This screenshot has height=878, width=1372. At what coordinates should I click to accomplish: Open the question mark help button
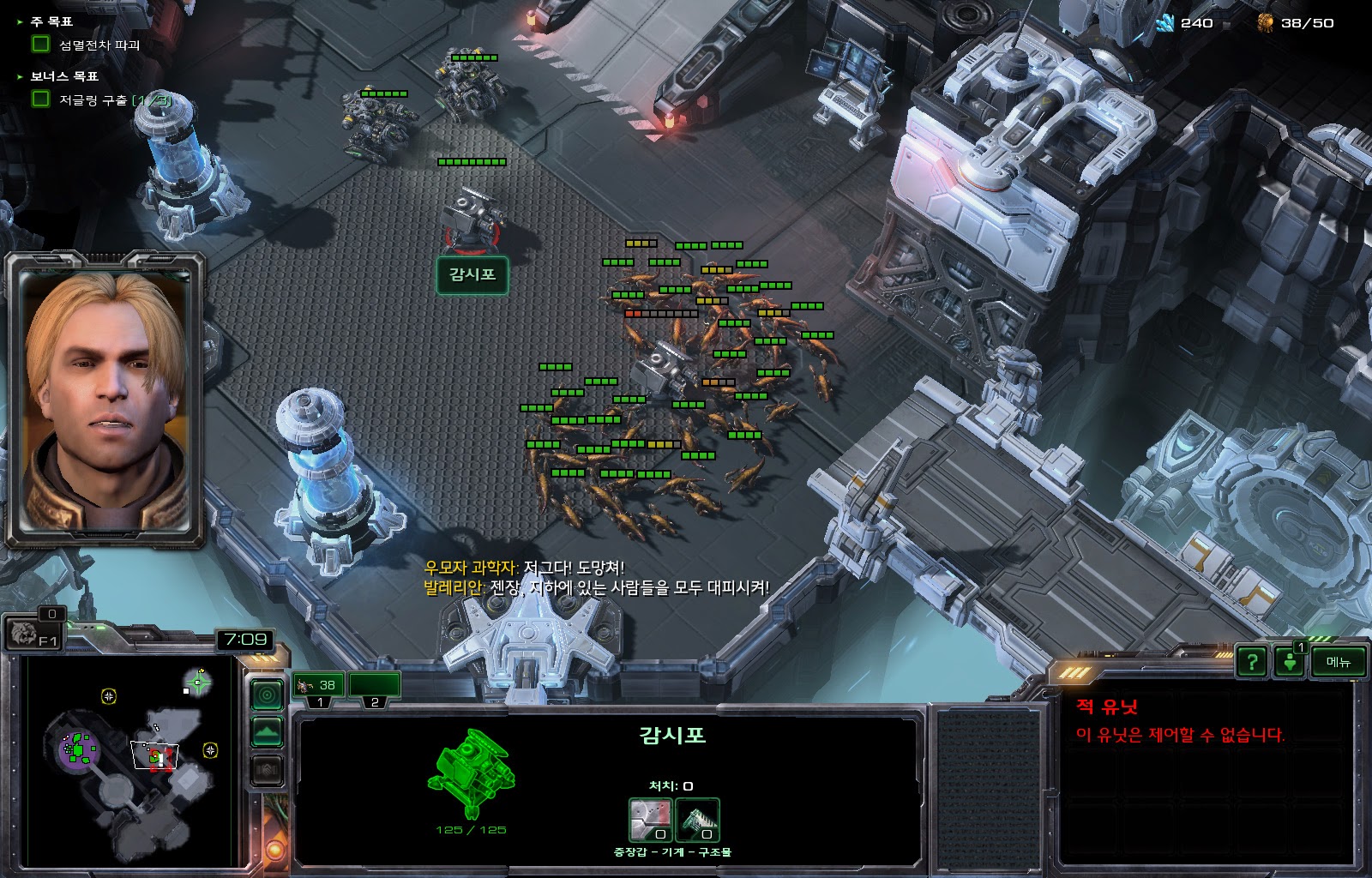tap(1252, 662)
